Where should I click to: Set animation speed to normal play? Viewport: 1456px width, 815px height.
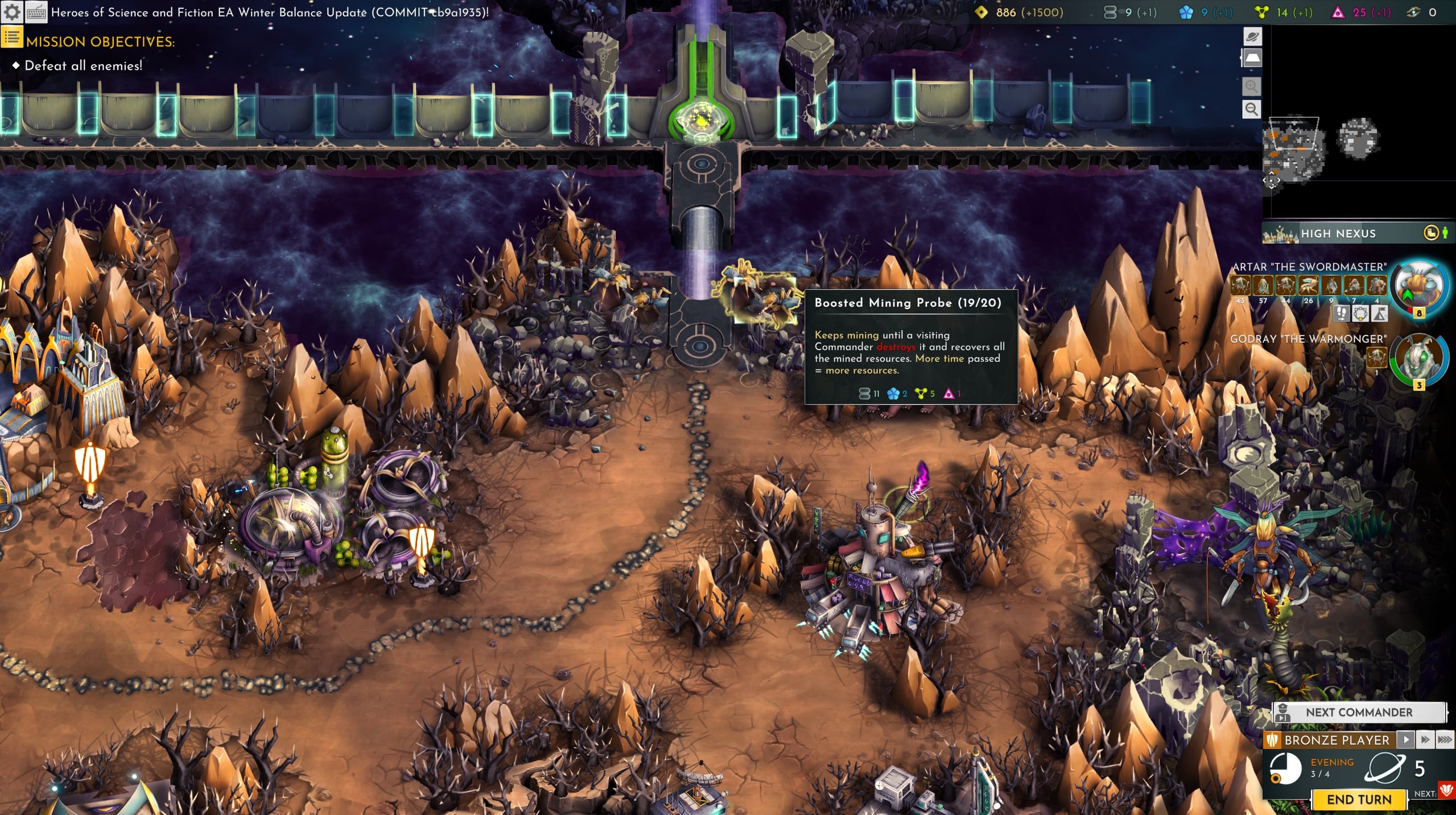1406,739
